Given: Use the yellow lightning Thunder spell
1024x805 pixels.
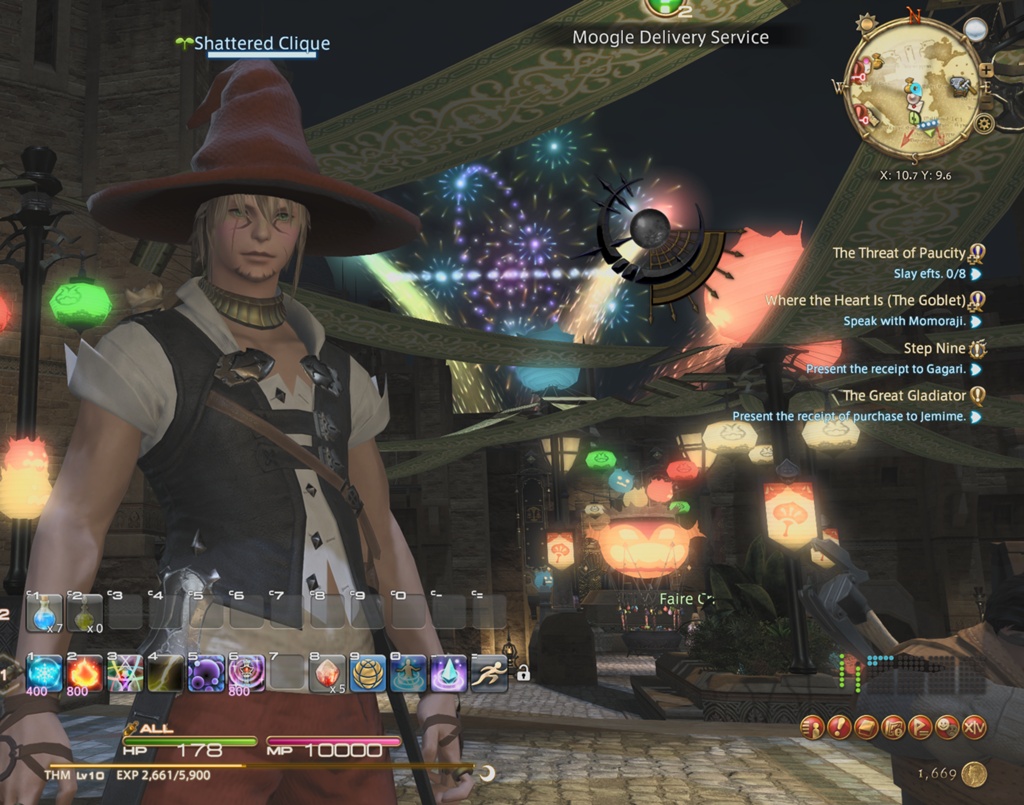Looking at the screenshot, I should 166,674.
